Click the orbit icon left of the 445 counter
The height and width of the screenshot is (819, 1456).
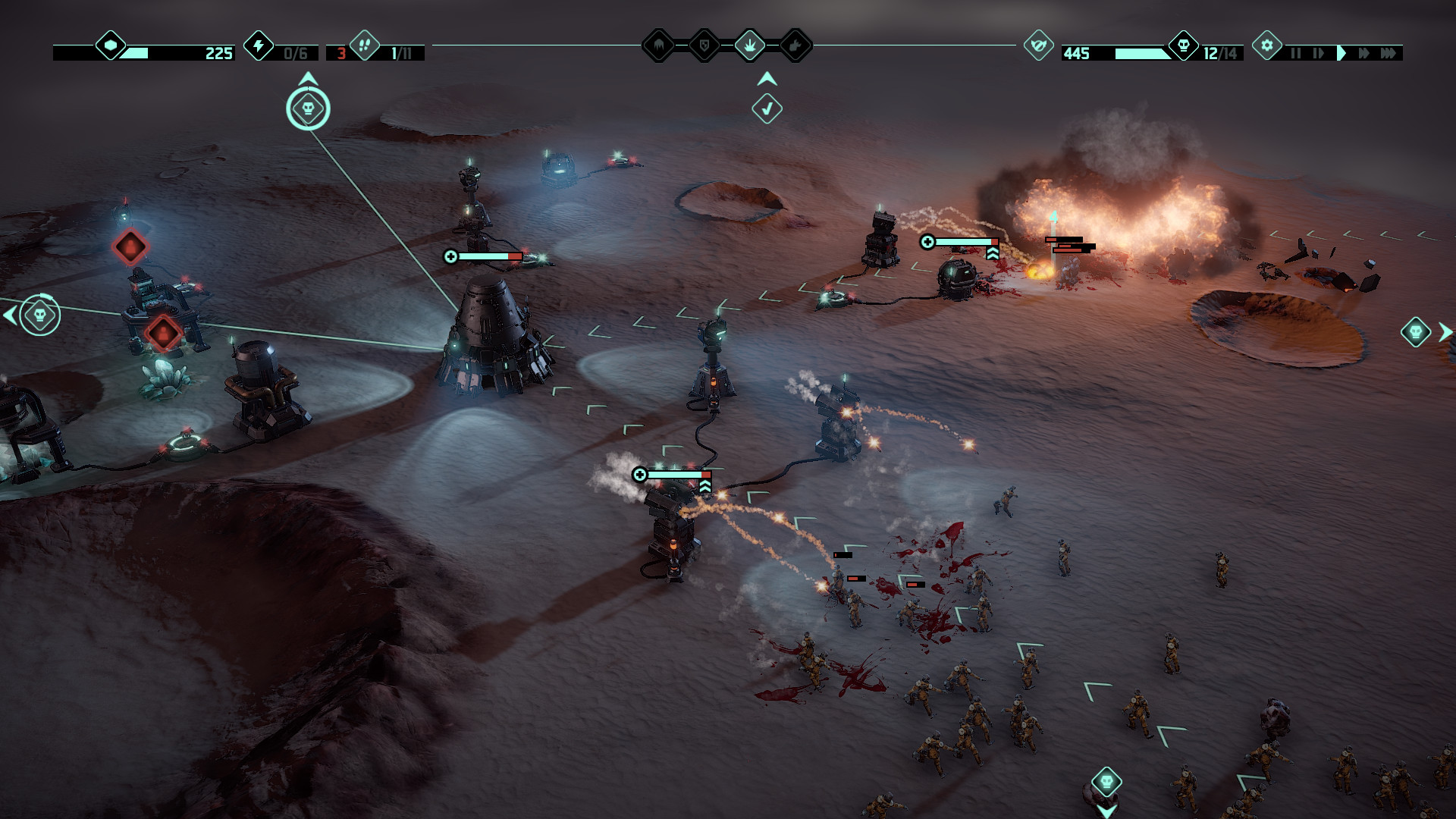tap(1039, 45)
